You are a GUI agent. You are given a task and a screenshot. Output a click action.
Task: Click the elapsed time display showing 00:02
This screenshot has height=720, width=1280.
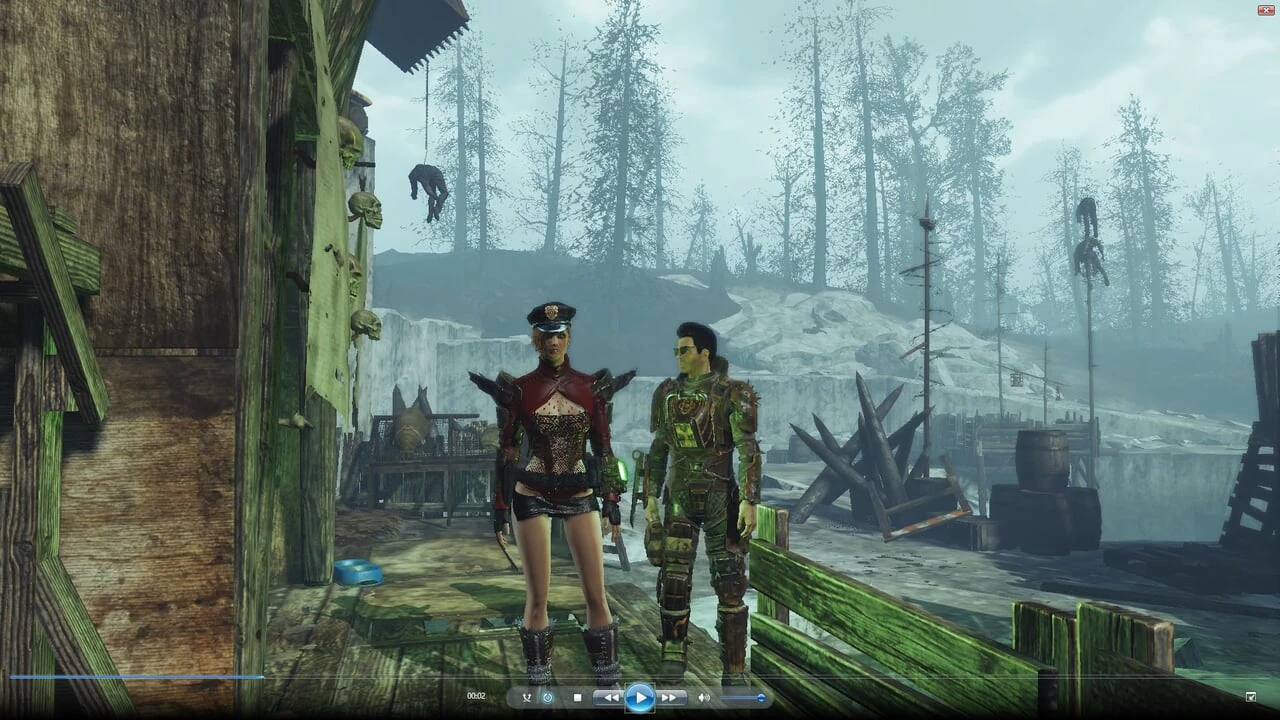point(477,697)
